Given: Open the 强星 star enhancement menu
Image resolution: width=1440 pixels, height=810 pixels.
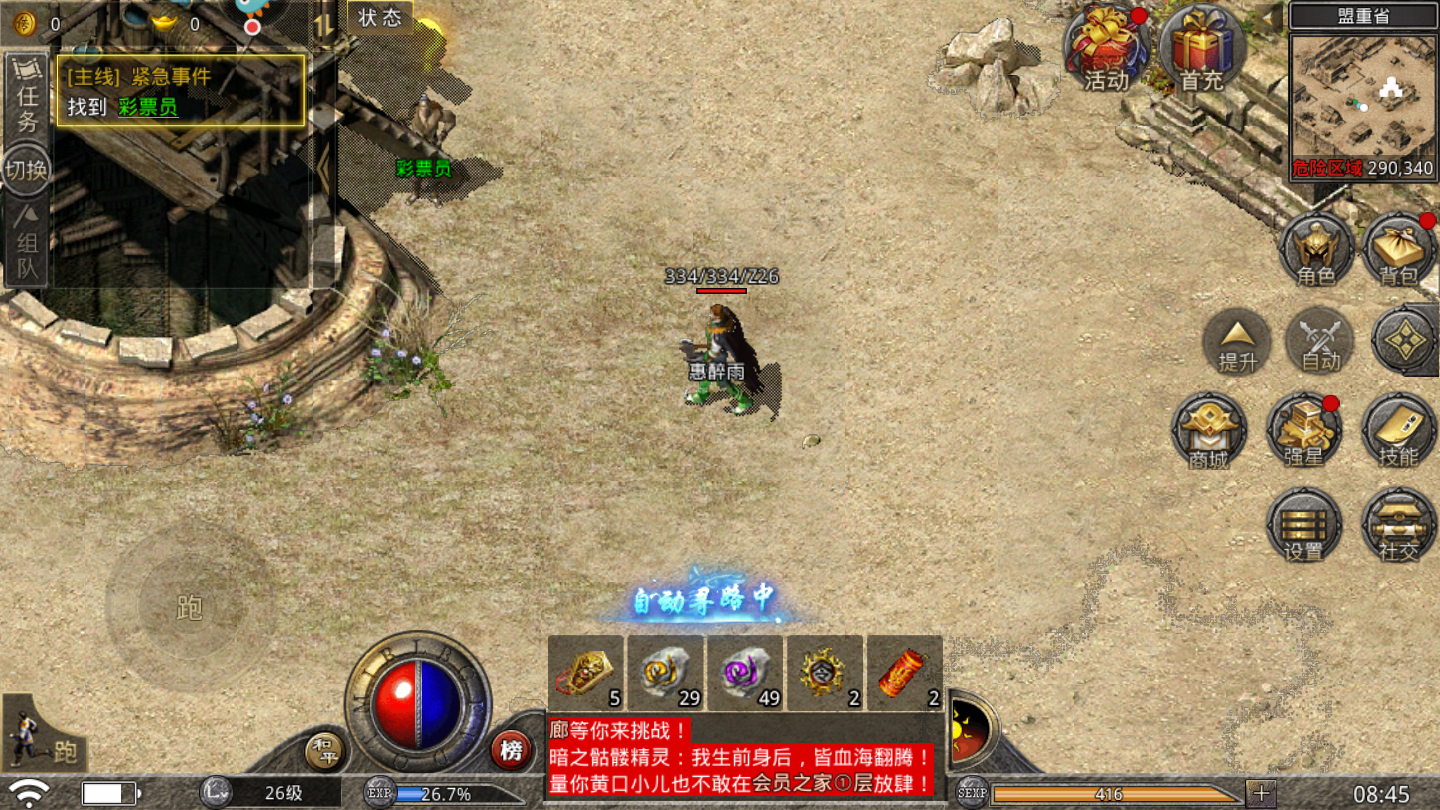Looking at the screenshot, I should [x=1303, y=431].
